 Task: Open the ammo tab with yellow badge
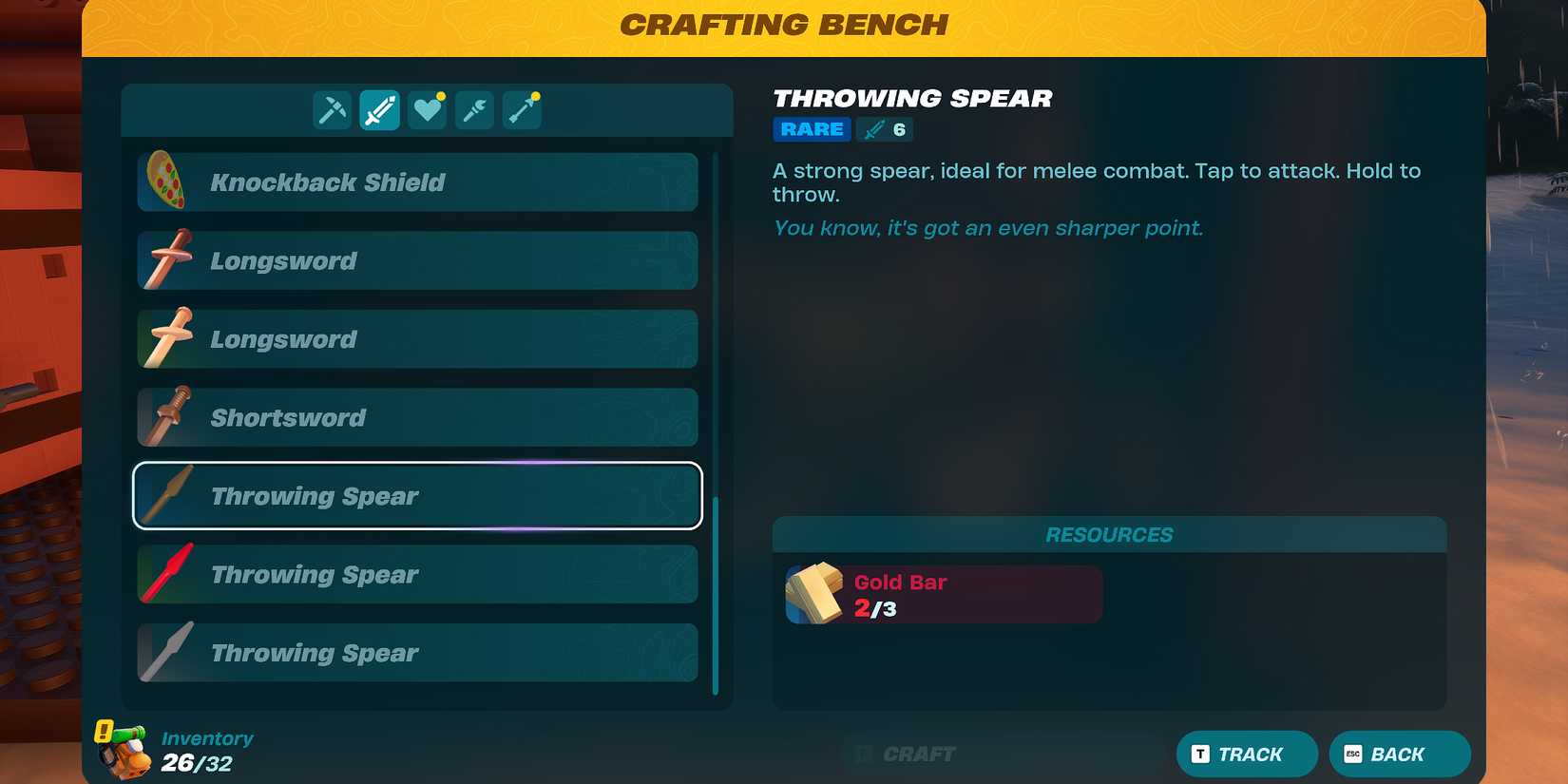tap(521, 108)
